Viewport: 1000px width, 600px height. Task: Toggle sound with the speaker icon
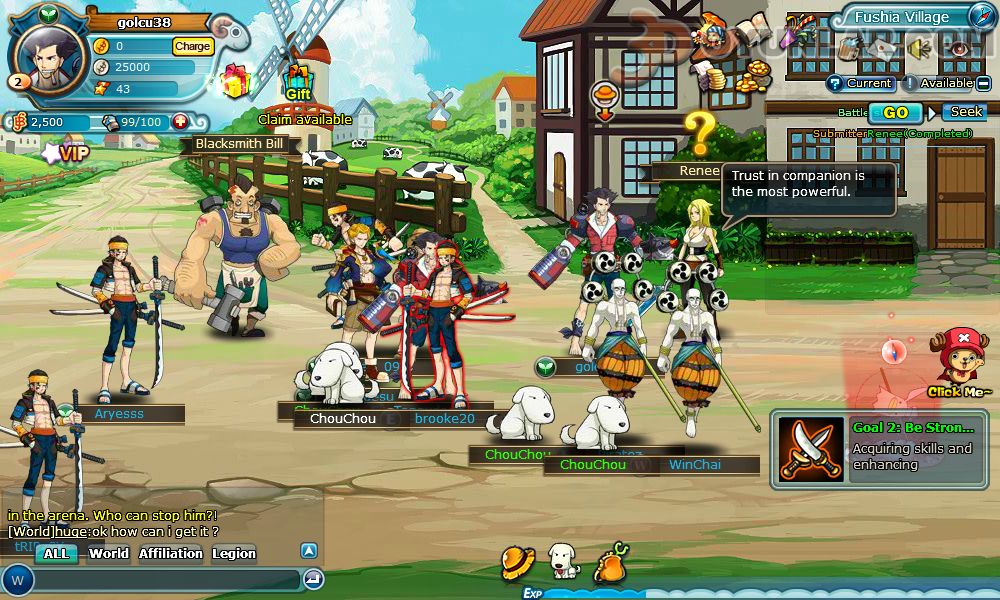[x=919, y=47]
